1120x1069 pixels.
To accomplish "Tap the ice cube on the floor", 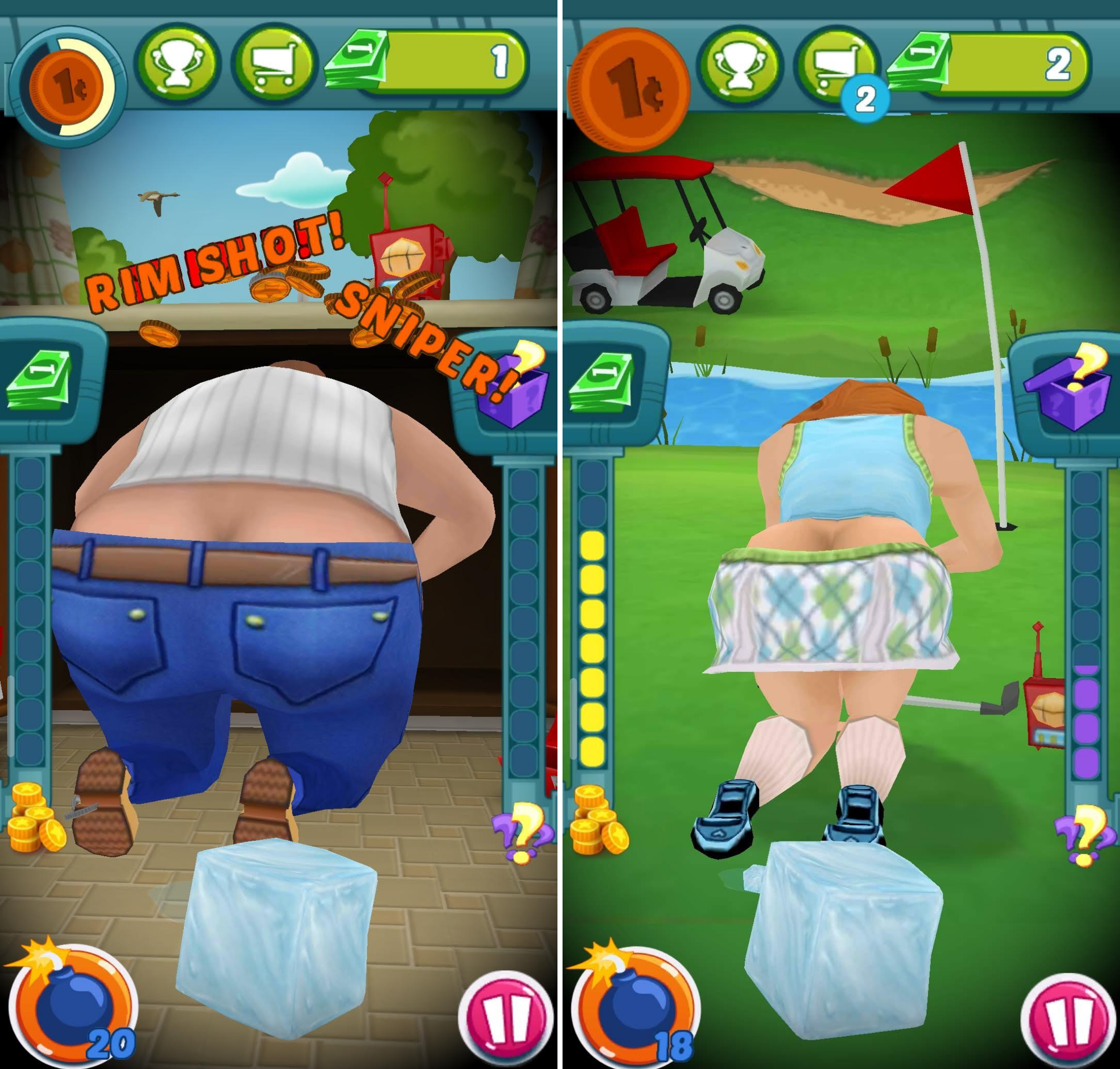I will click(x=273, y=940).
